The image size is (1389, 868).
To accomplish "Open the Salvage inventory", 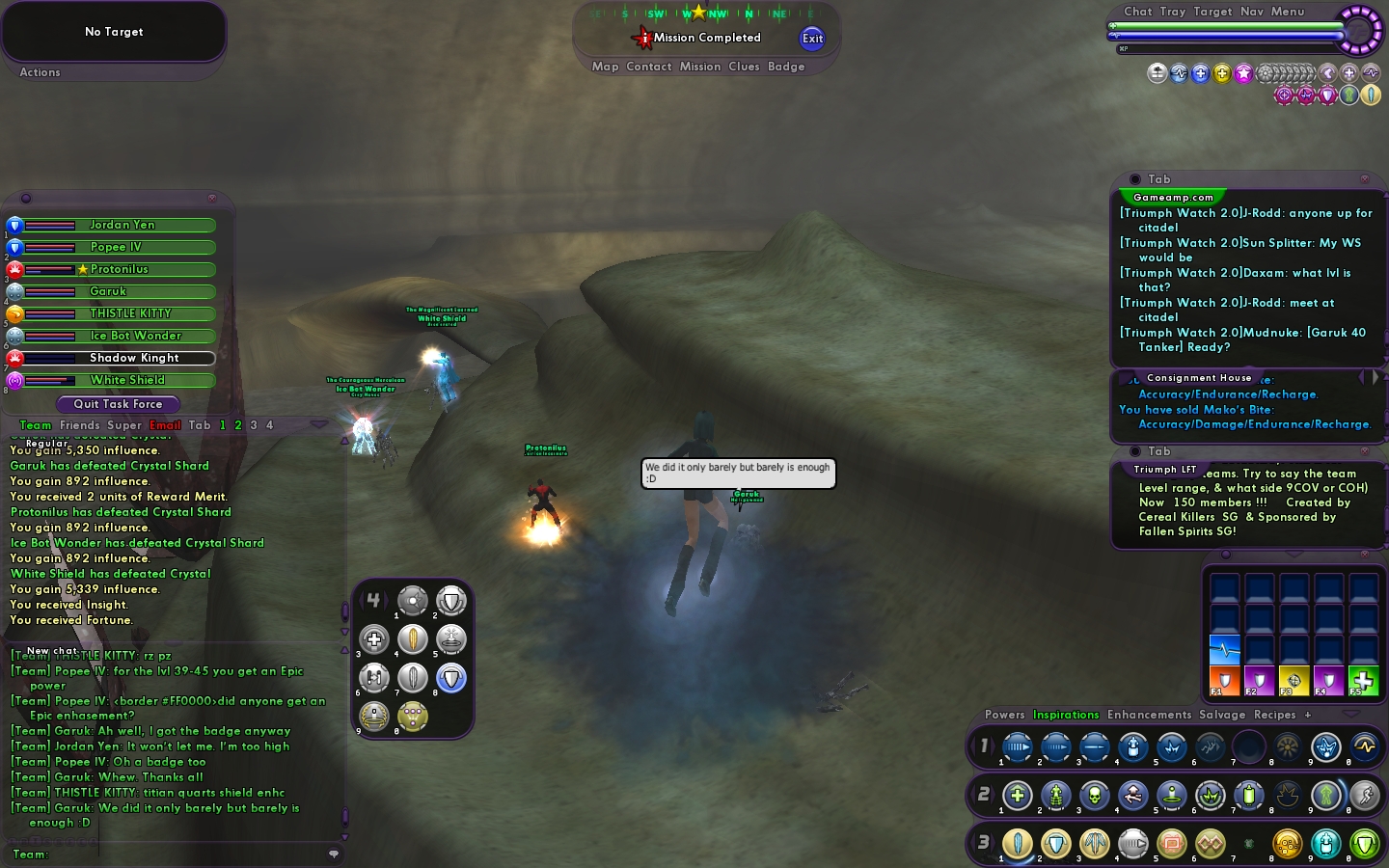I will tap(1222, 715).
